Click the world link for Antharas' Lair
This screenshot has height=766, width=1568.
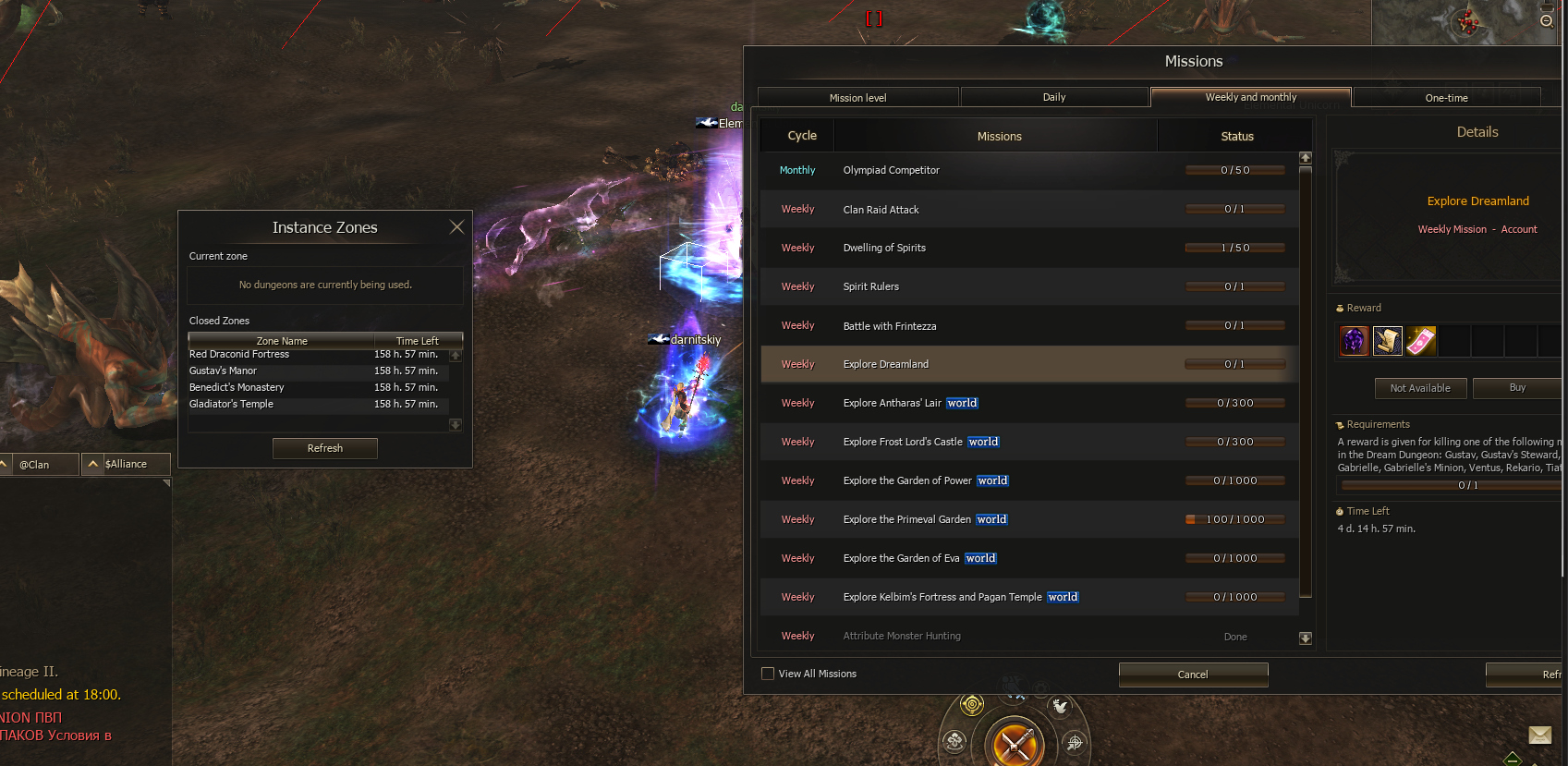coord(962,403)
